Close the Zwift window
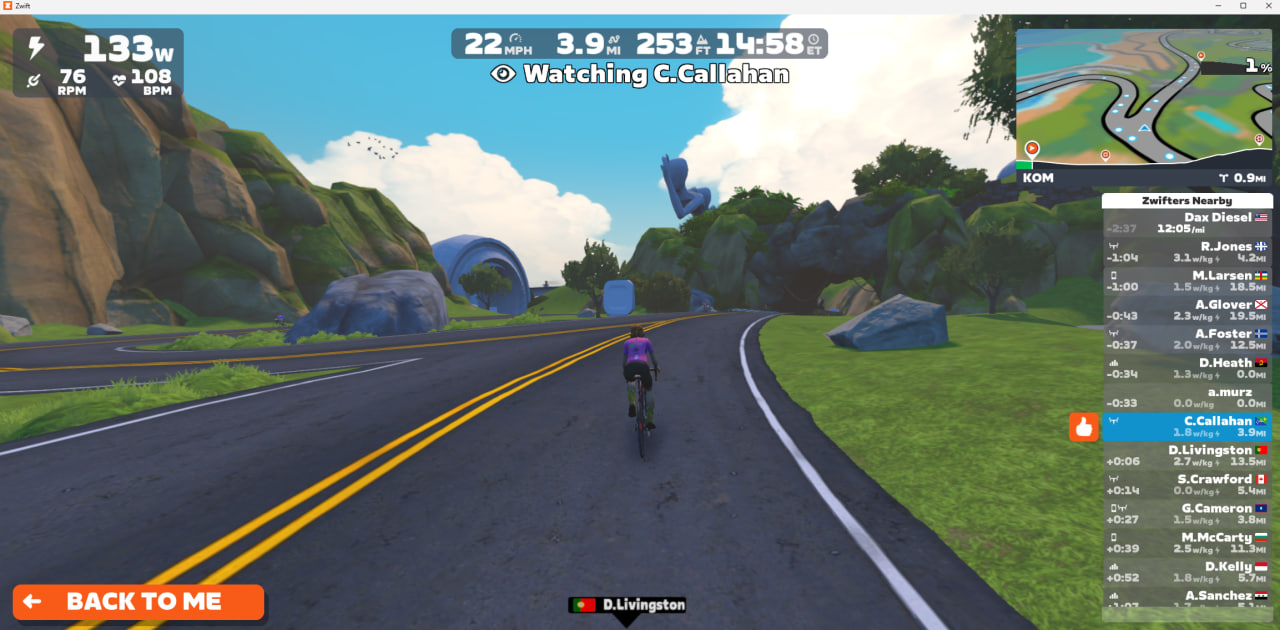1280x630 pixels. (1266, 6)
